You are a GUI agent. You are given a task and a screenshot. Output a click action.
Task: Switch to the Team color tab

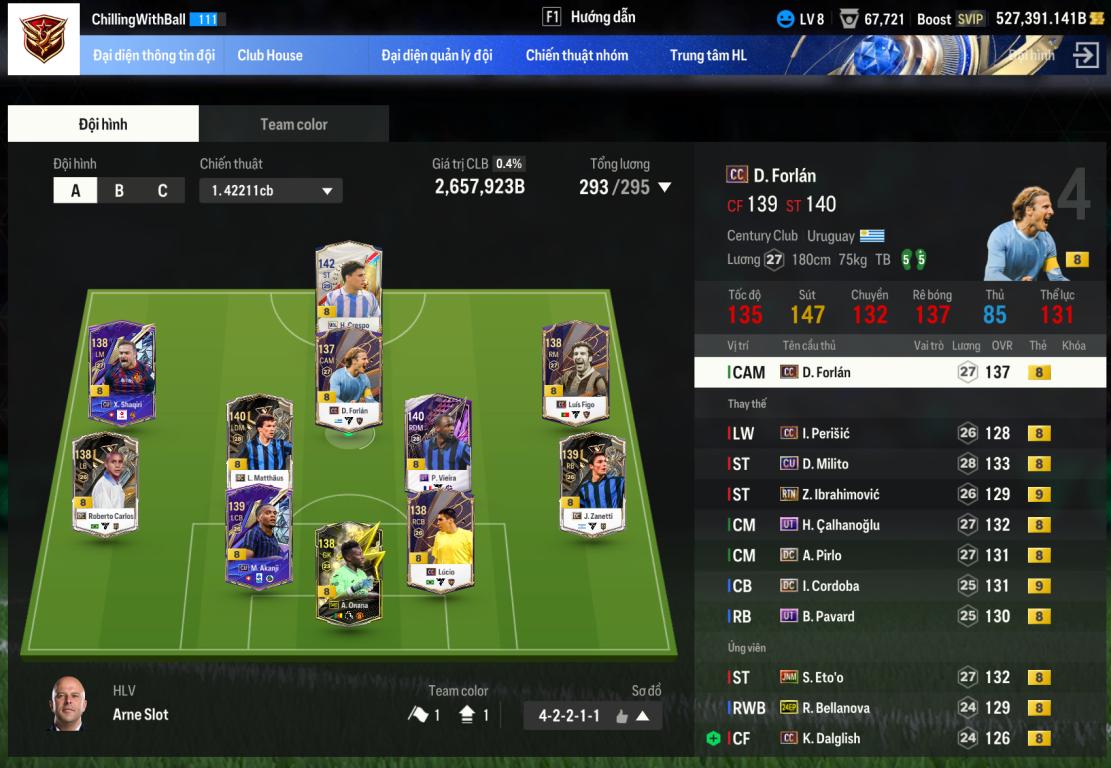point(294,124)
